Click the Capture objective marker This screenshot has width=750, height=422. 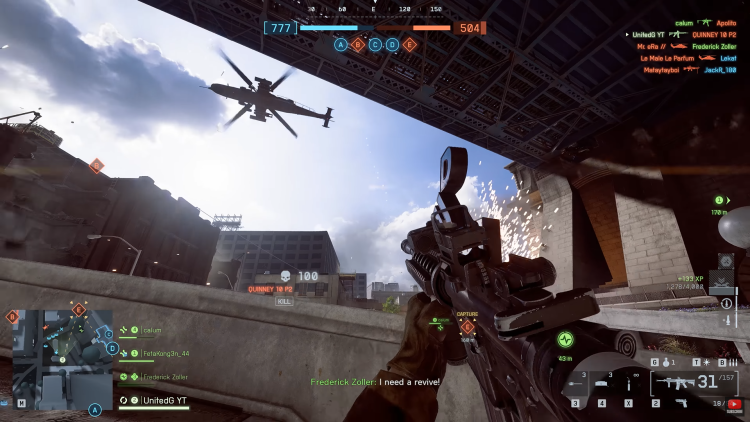click(467, 326)
